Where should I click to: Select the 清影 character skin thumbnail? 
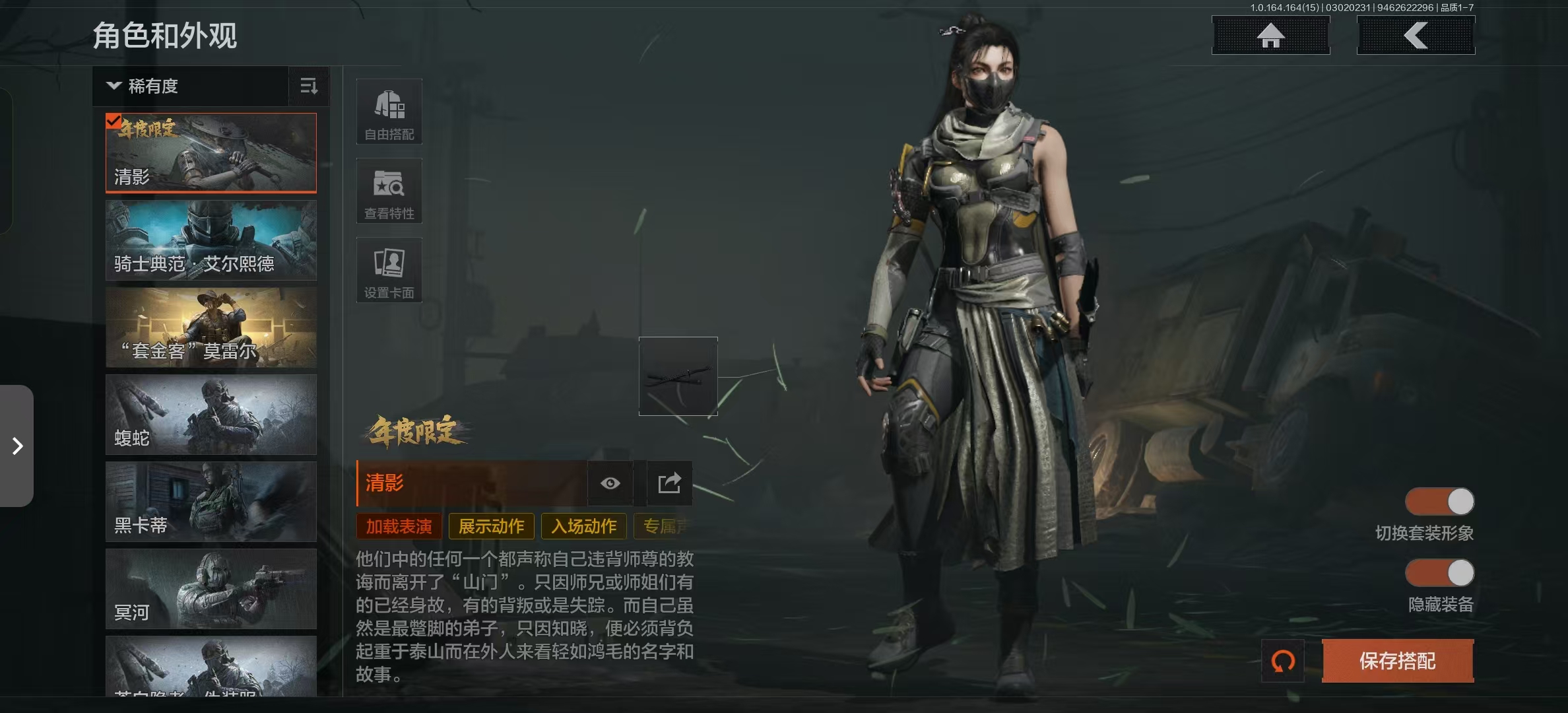(x=211, y=153)
